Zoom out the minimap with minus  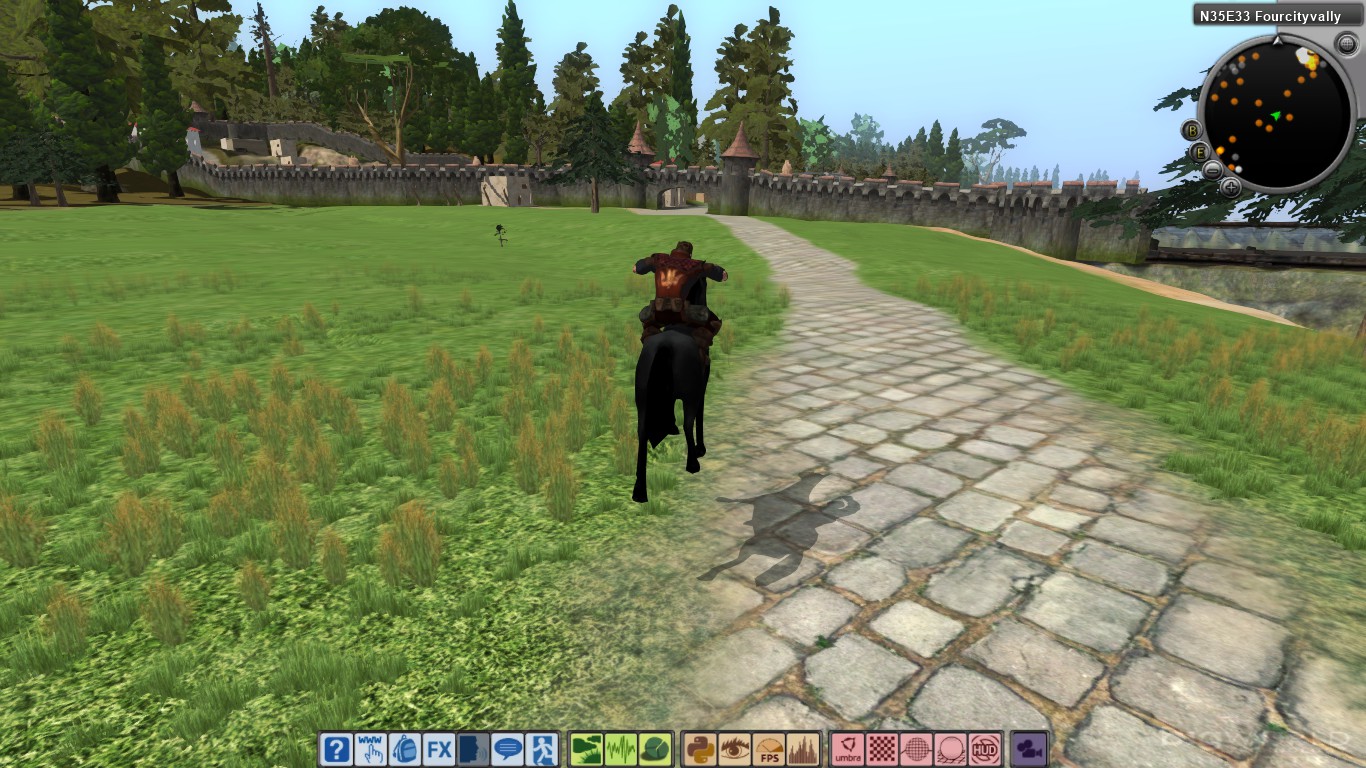[1212, 169]
